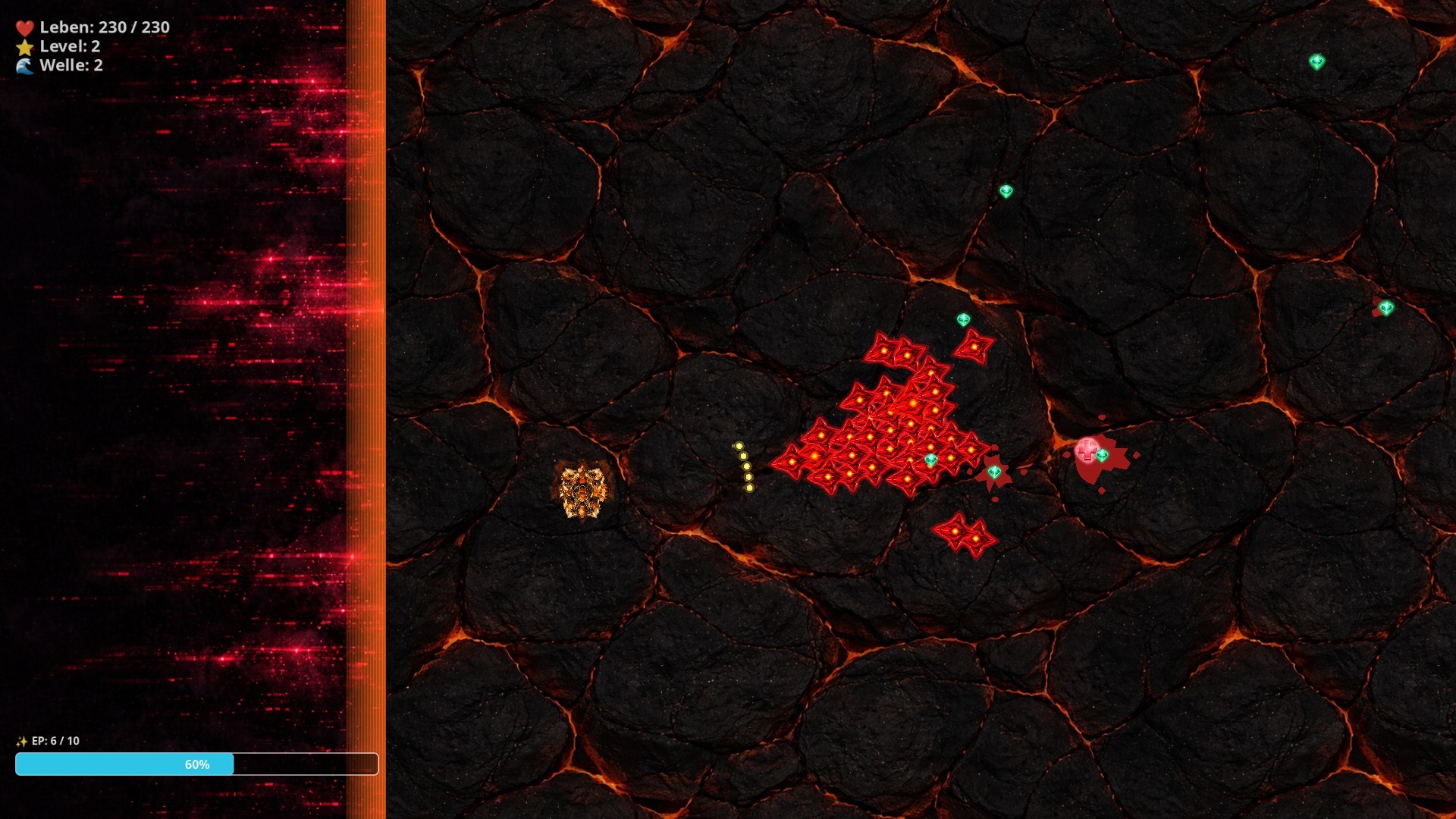Viewport: 1456px width, 819px height.
Task: Grab the green gem at the right screen edge
Action: tap(1386, 307)
